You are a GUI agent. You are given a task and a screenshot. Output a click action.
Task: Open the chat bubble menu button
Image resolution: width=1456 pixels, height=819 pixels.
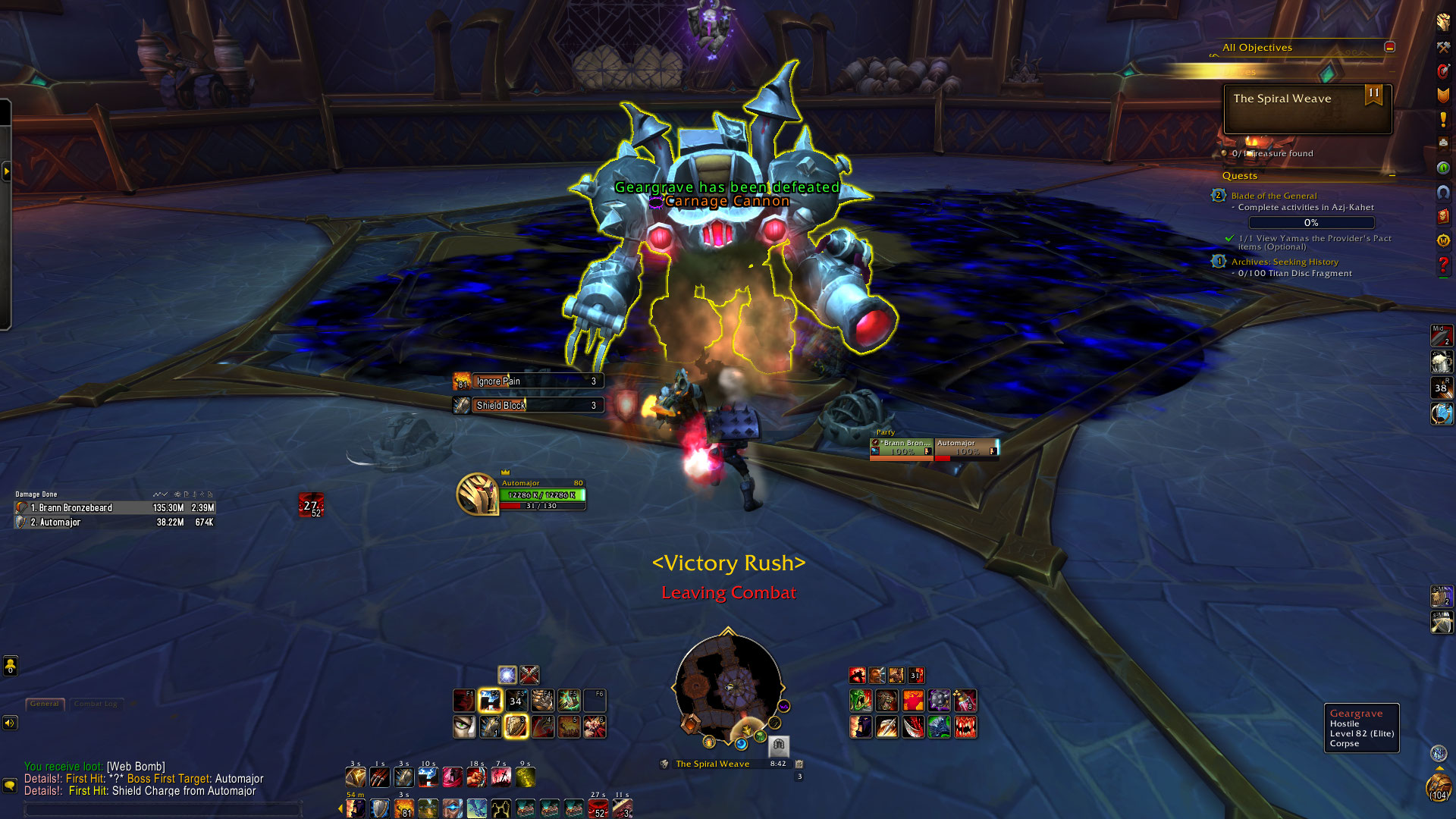click(x=10, y=785)
